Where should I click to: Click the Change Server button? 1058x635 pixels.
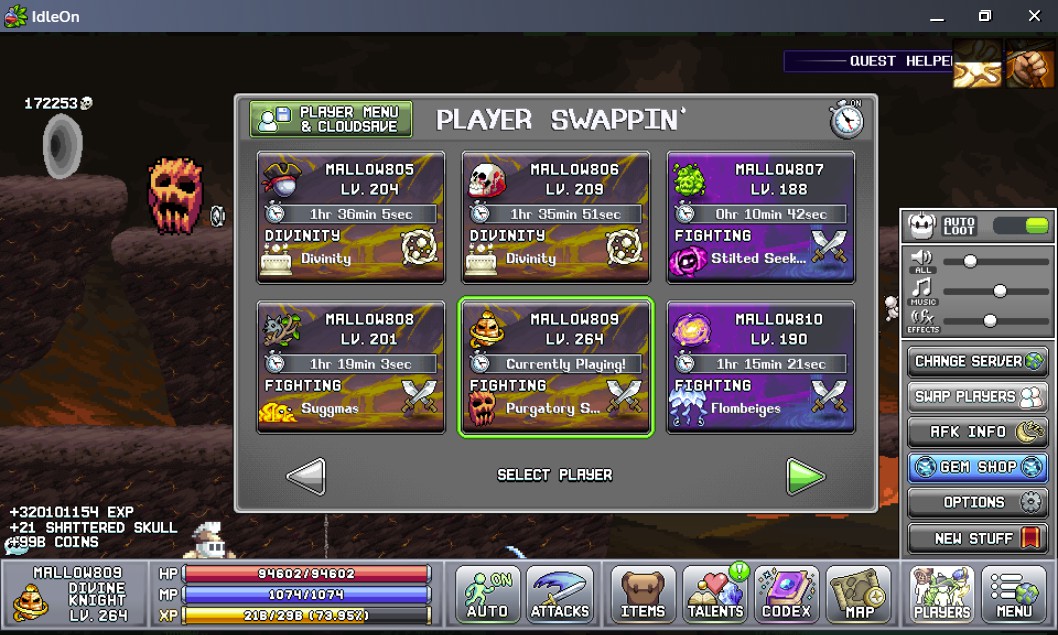(x=977, y=361)
